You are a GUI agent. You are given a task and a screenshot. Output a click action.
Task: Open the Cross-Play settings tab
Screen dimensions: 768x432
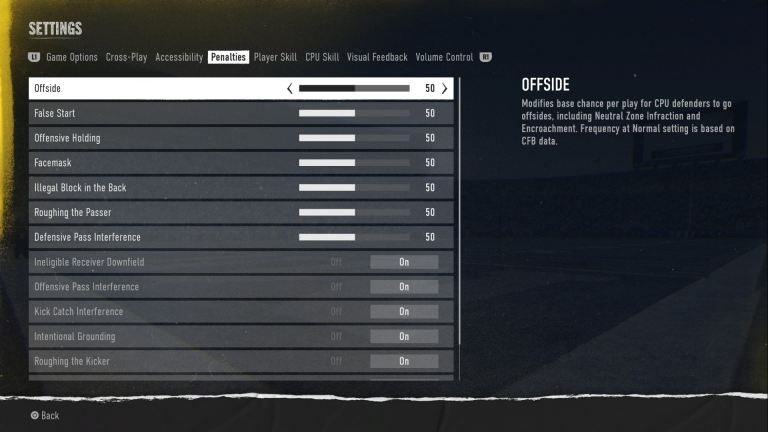click(x=126, y=58)
